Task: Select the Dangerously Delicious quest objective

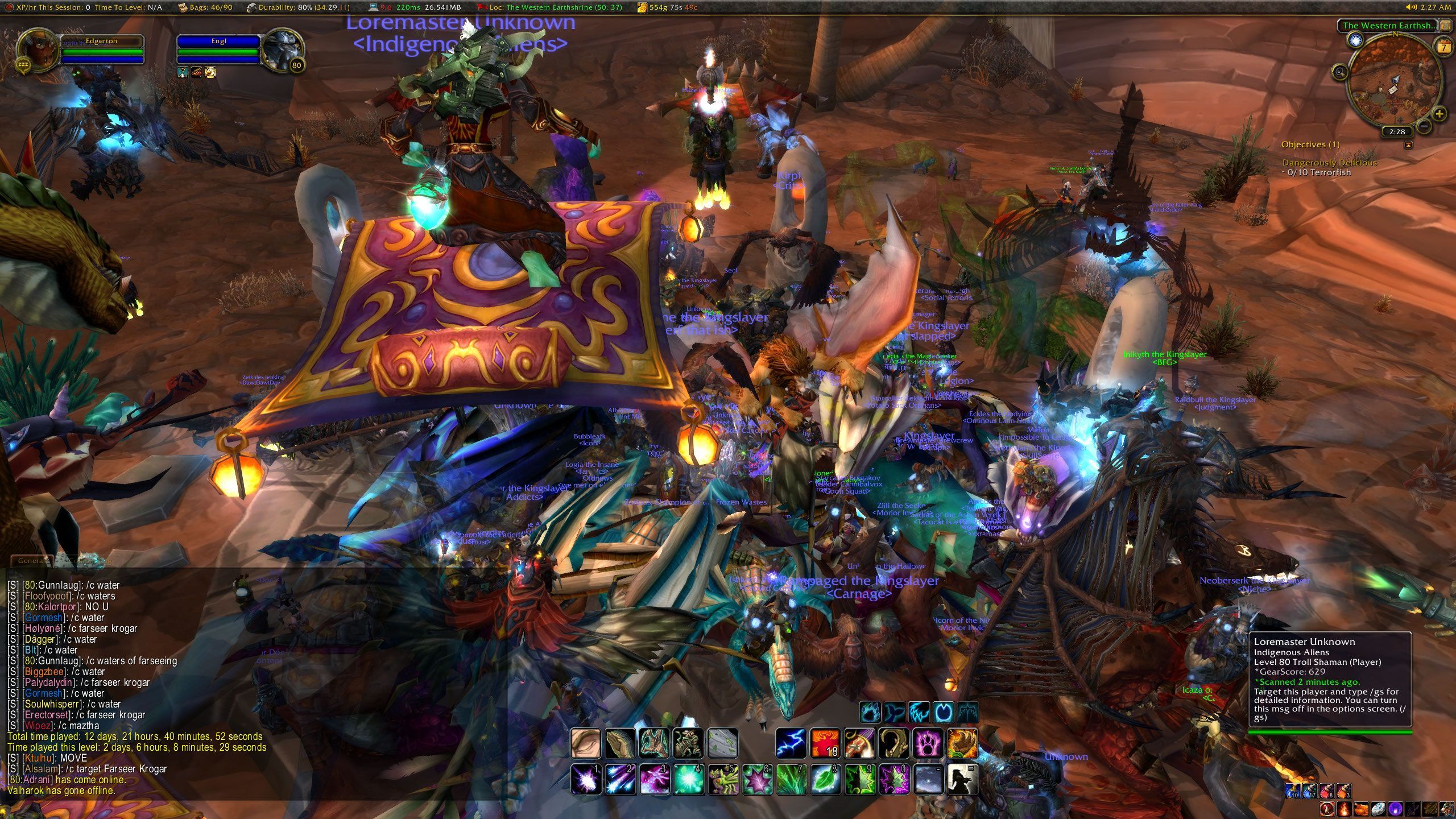Action: (x=1329, y=163)
